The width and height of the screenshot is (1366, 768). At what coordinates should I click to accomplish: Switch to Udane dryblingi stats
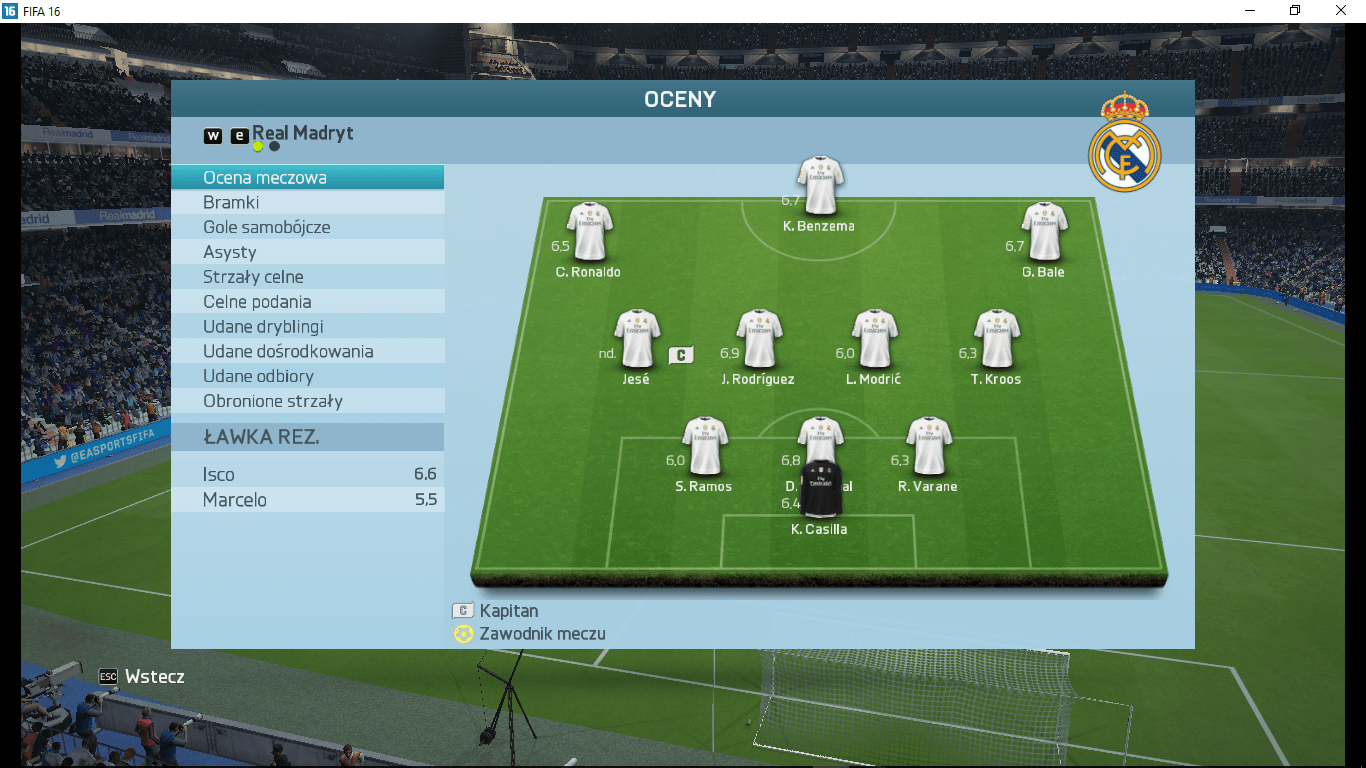[x=307, y=327]
